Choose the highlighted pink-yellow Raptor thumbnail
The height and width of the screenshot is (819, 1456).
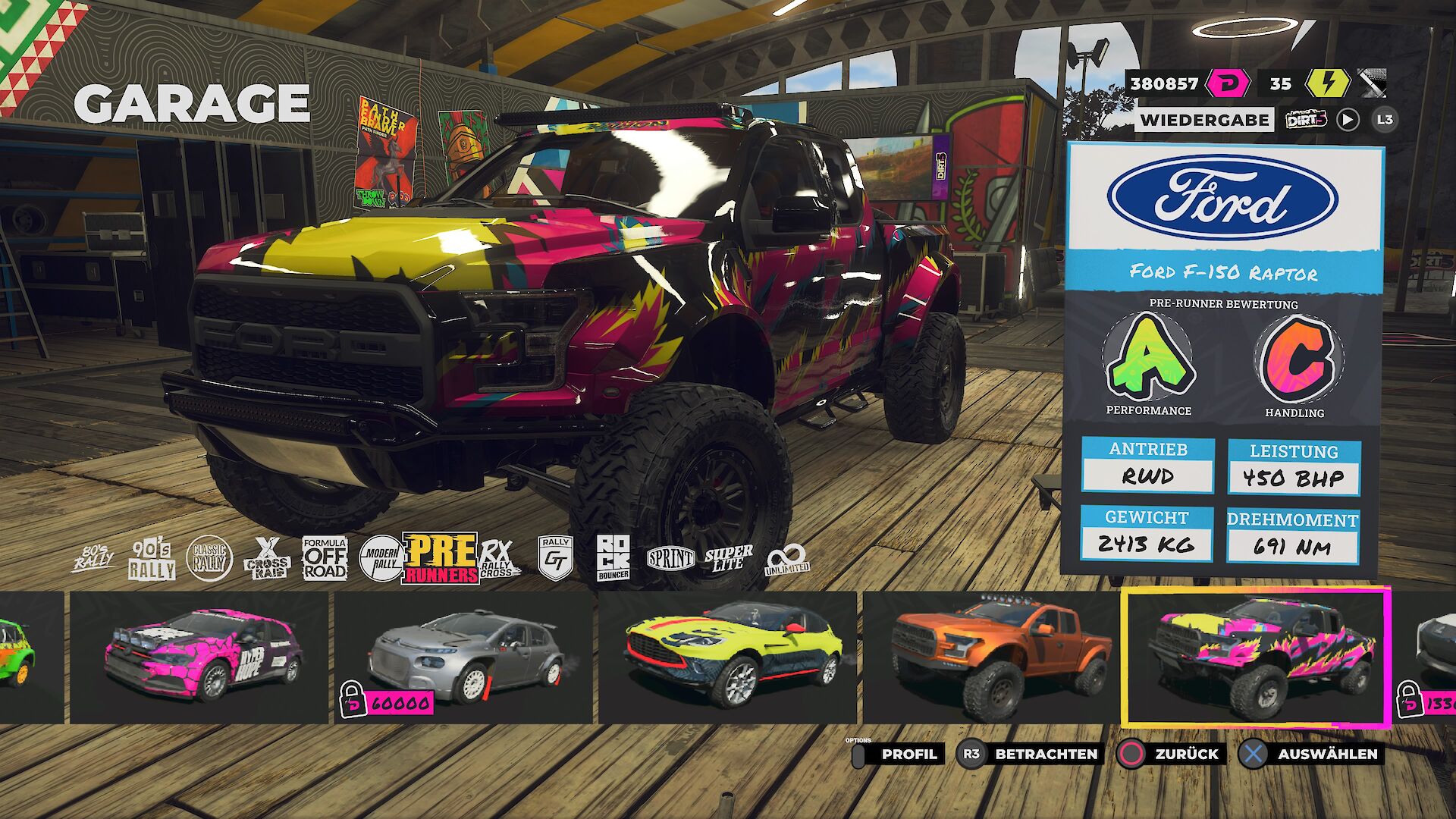coord(1256,657)
